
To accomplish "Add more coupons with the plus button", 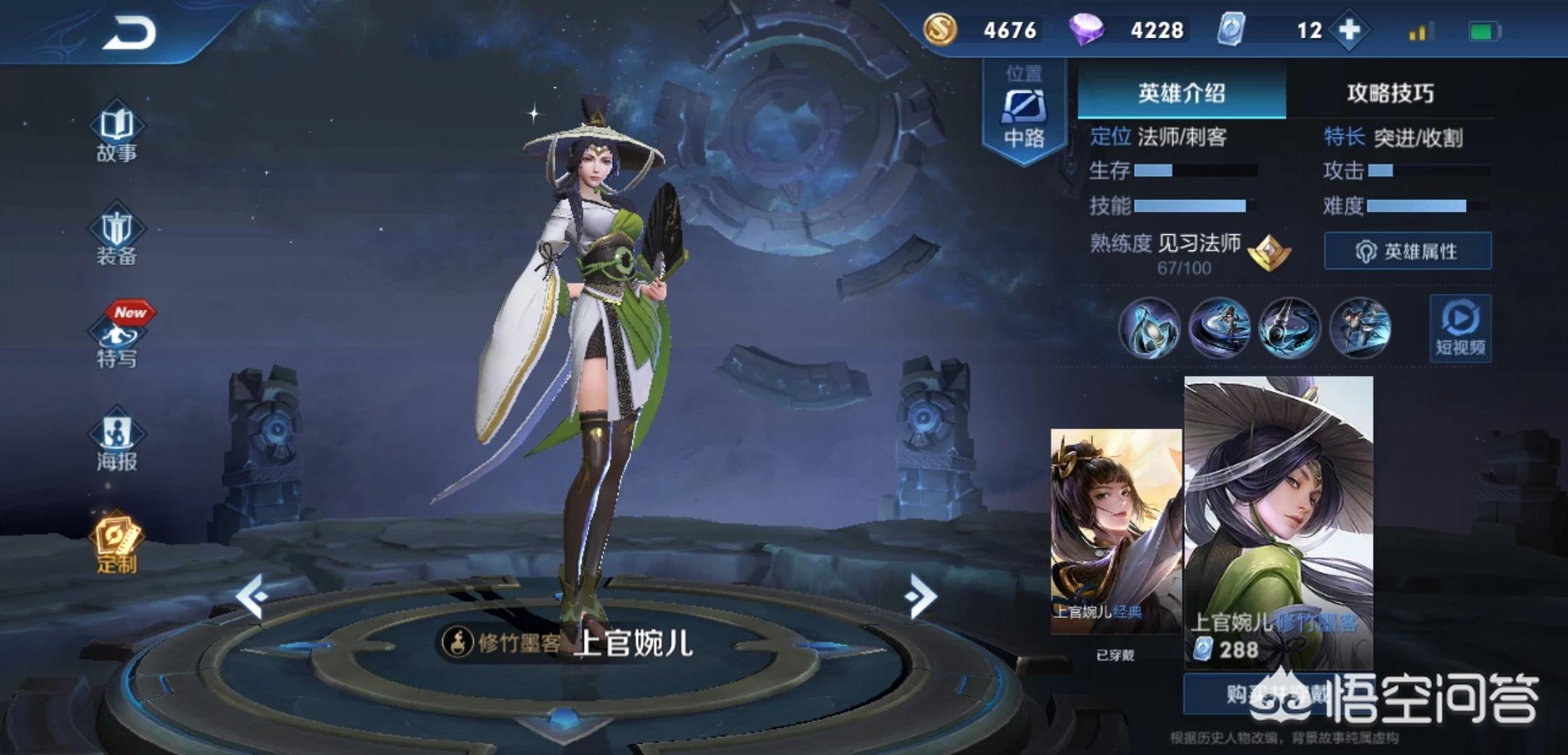I will coord(1349,30).
